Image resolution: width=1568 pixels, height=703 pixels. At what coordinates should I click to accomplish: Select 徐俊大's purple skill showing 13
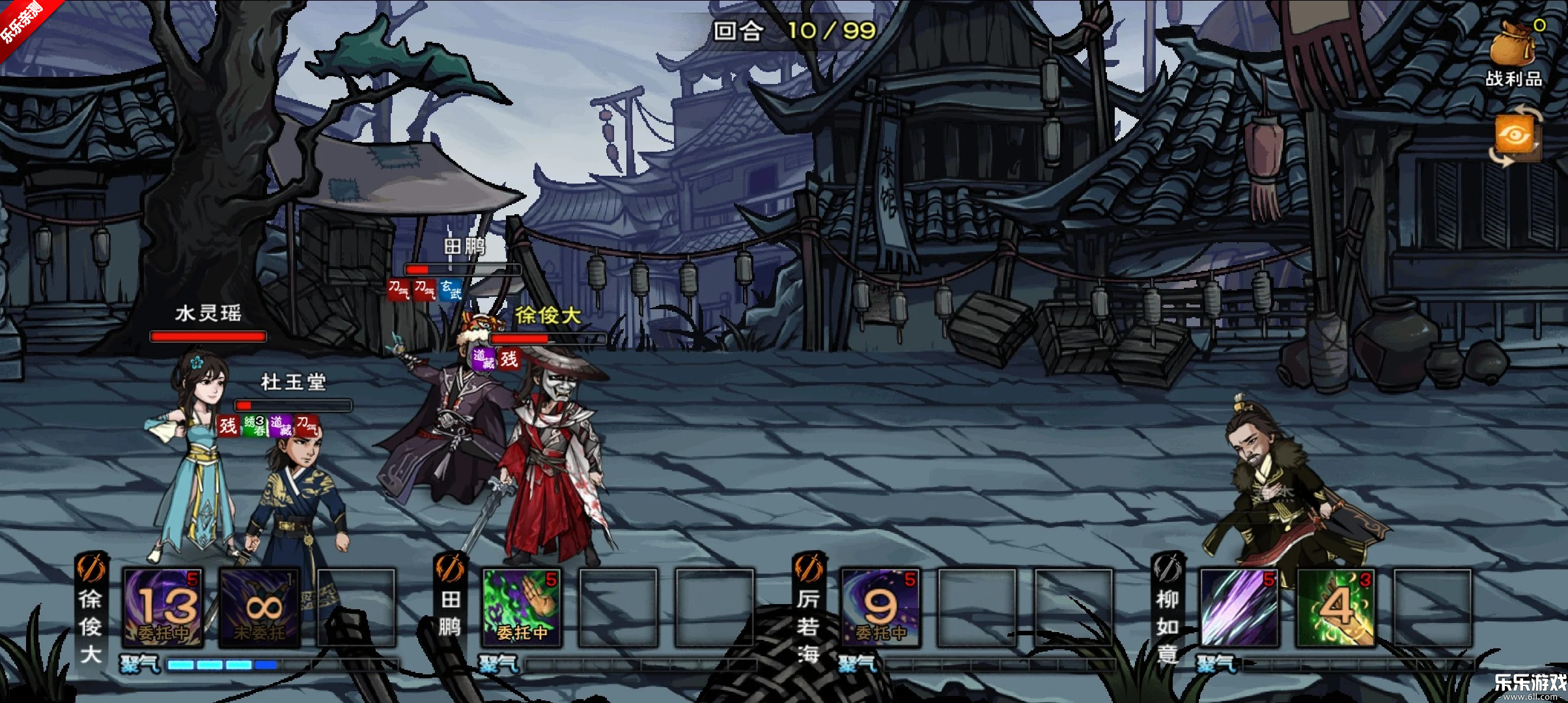163,608
